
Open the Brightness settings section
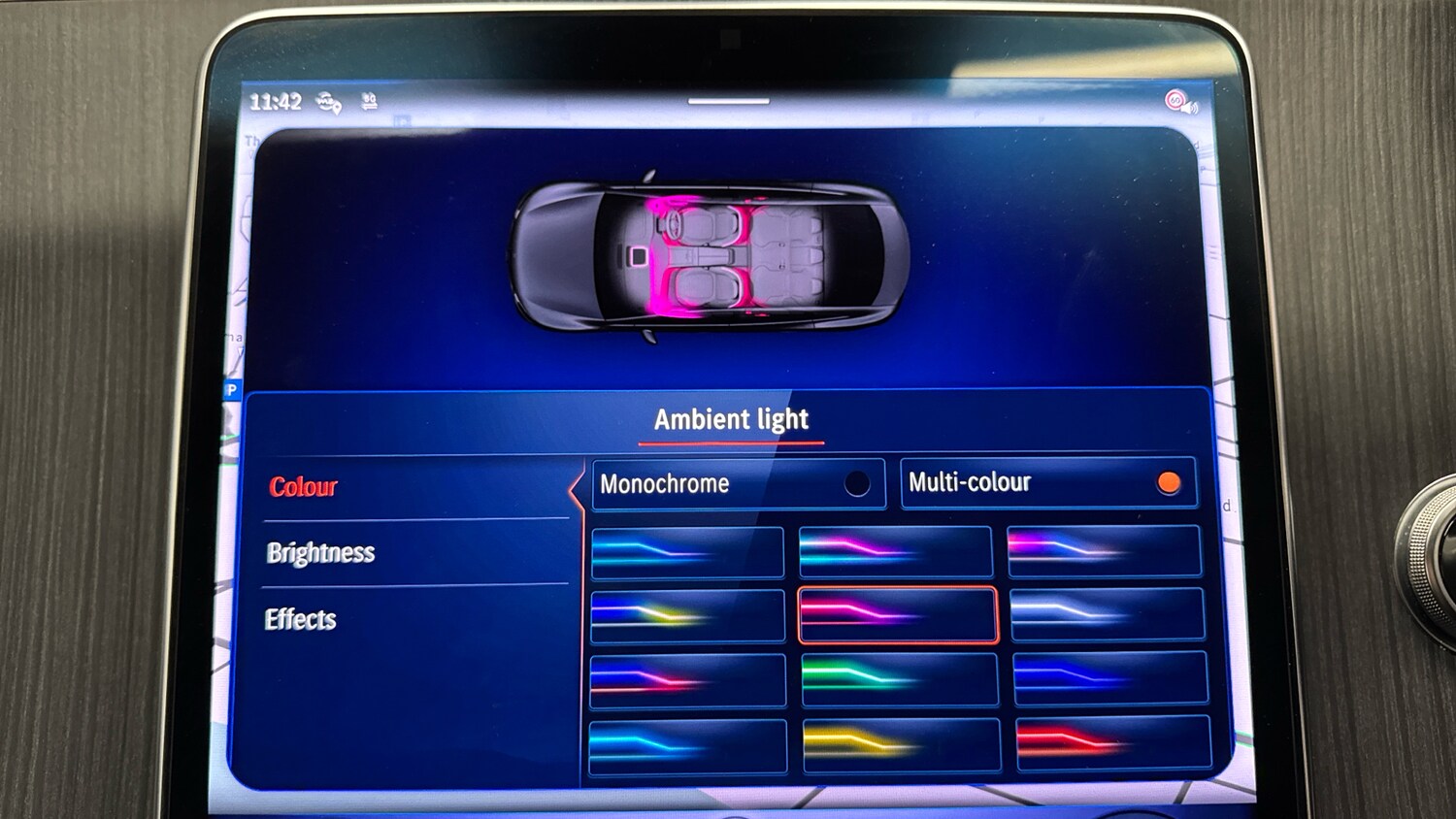[x=321, y=552]
